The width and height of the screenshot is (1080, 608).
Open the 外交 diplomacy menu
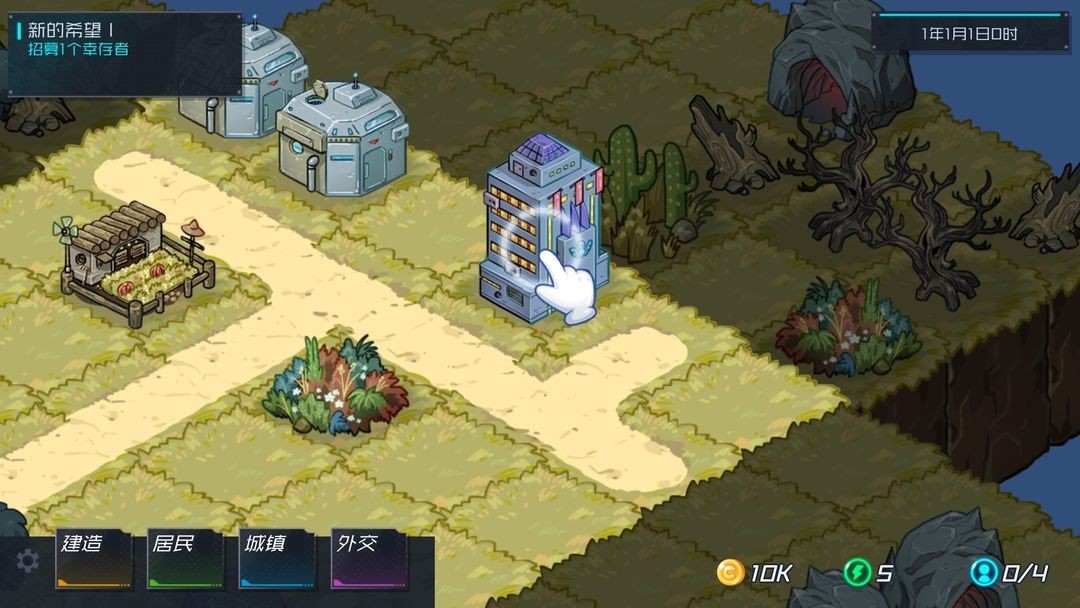[x=368, y=559]
